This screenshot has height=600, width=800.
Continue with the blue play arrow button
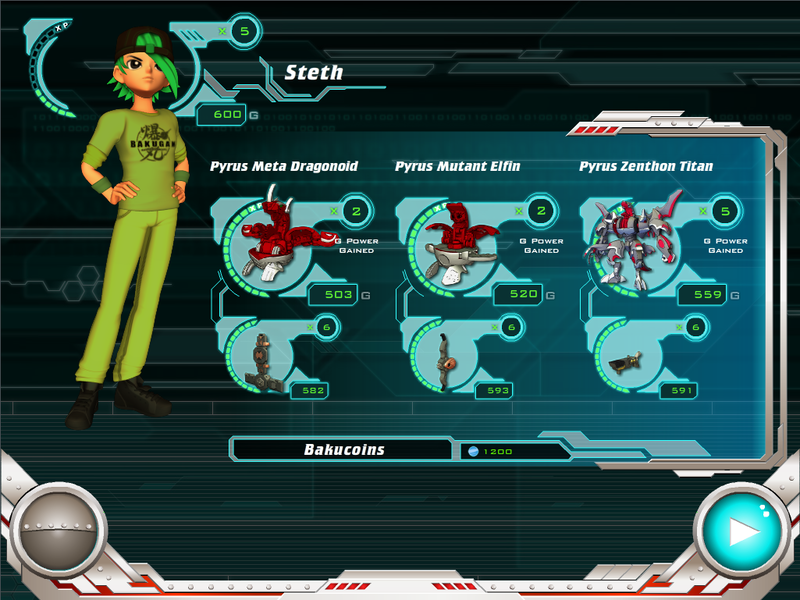741,530
